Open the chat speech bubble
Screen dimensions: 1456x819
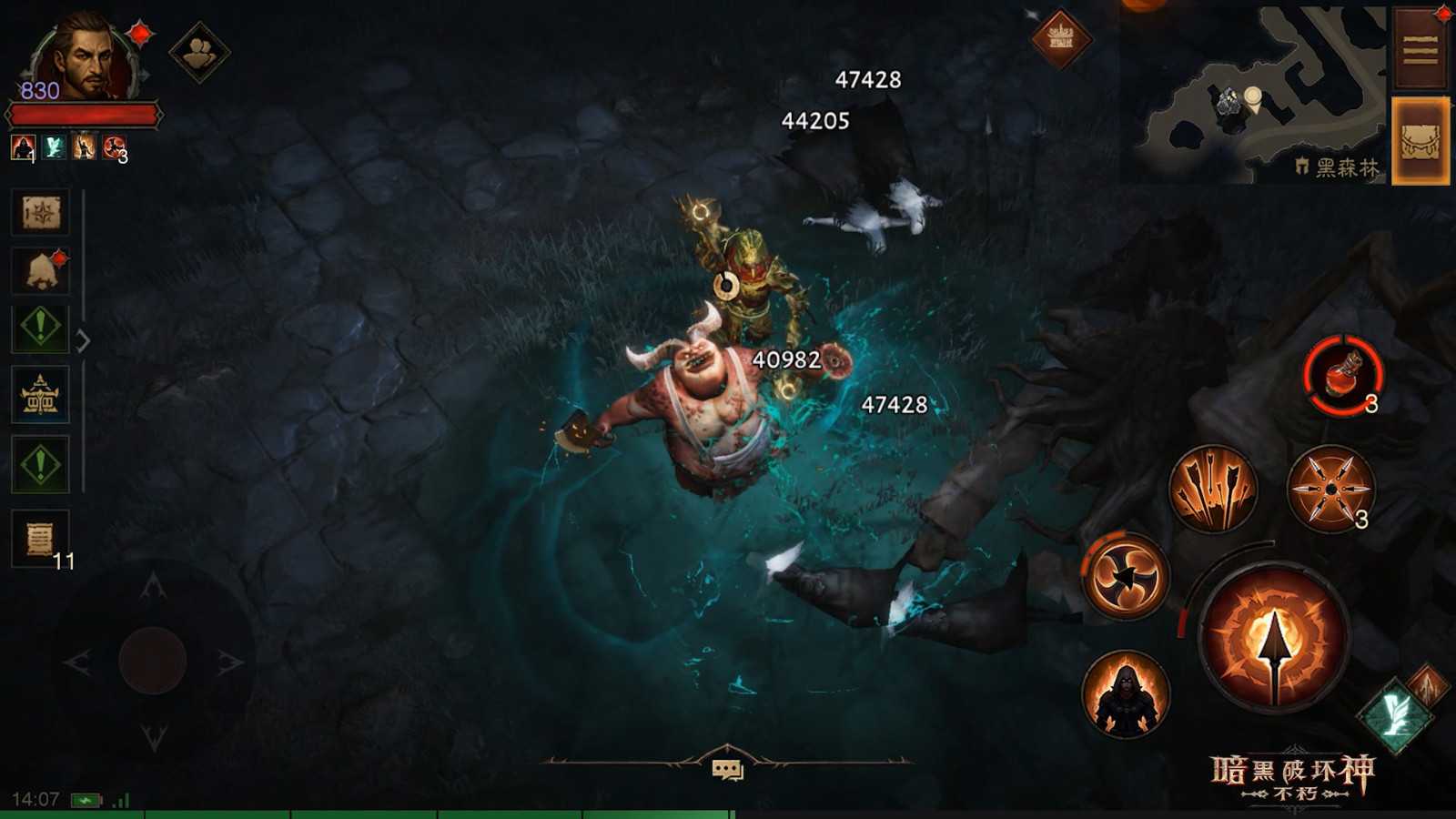727,770
